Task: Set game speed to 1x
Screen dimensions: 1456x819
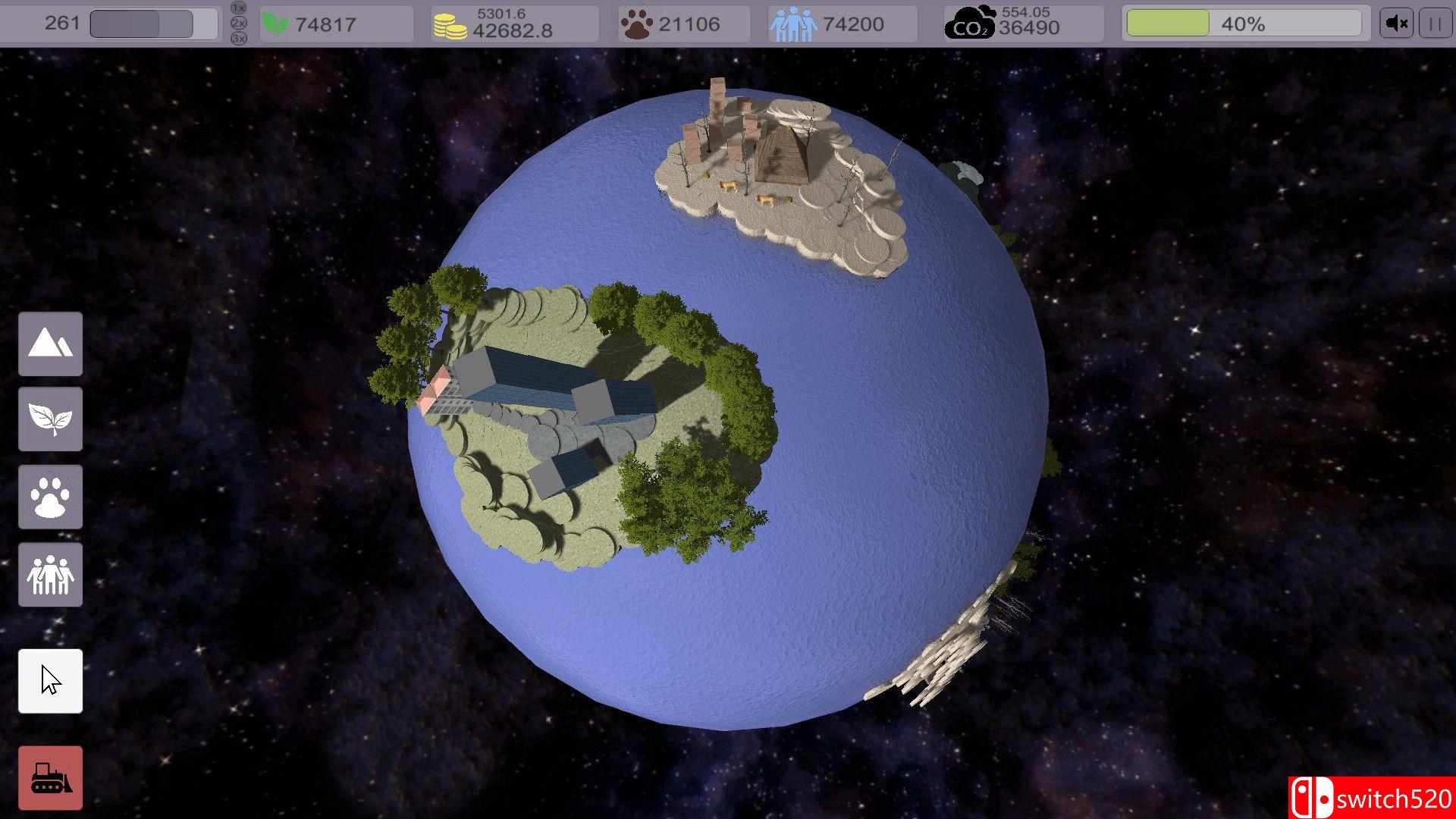Action: coord(238,8)
